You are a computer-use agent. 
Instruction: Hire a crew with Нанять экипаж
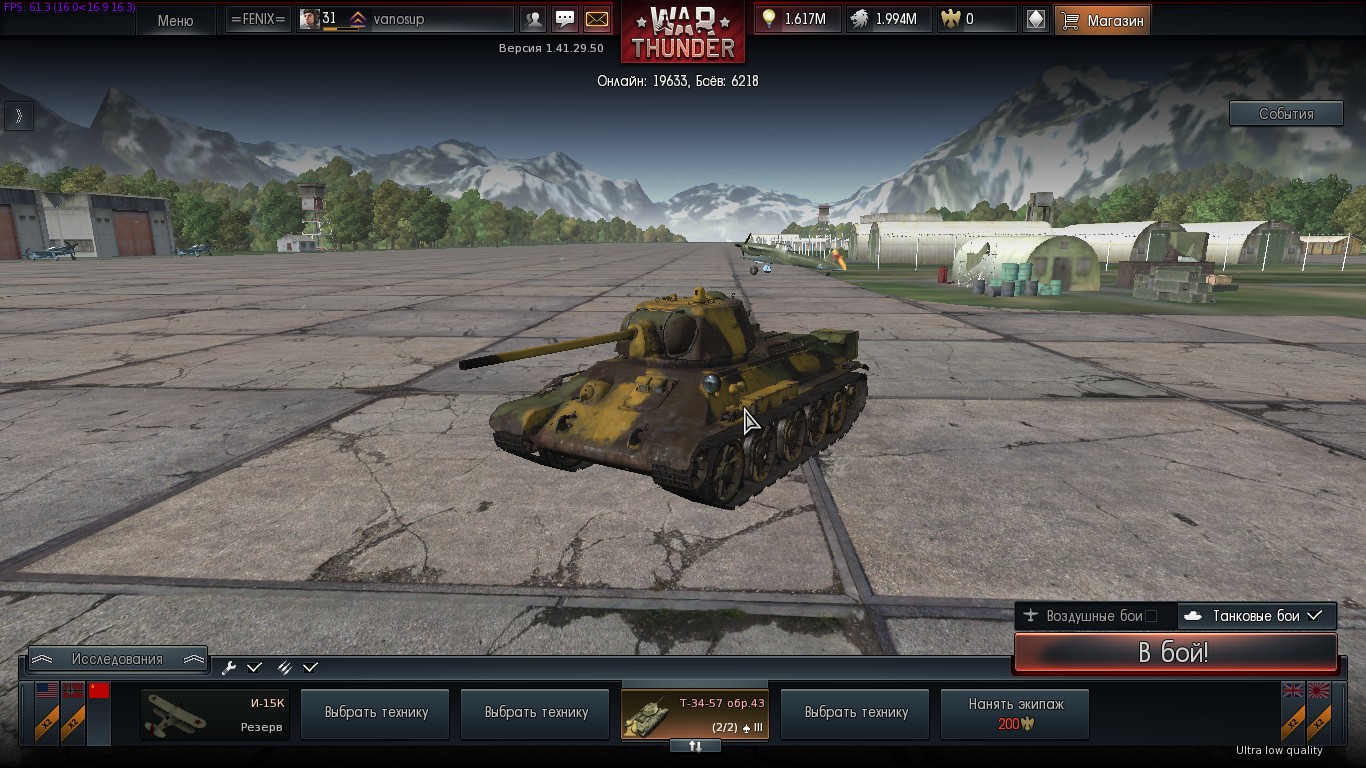pyautogui.click(x=1015, y=714)
